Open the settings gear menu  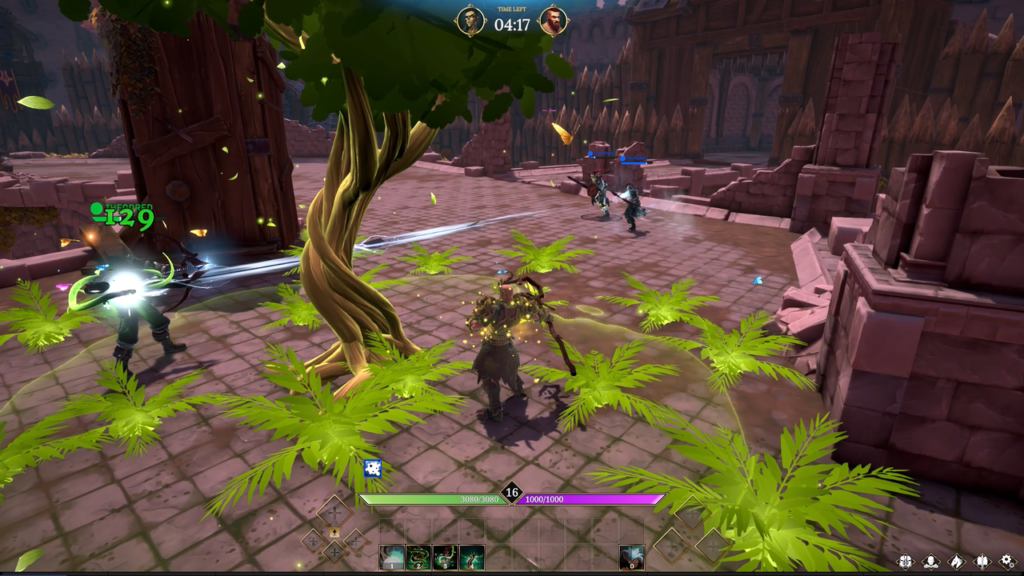[1007, 561]
